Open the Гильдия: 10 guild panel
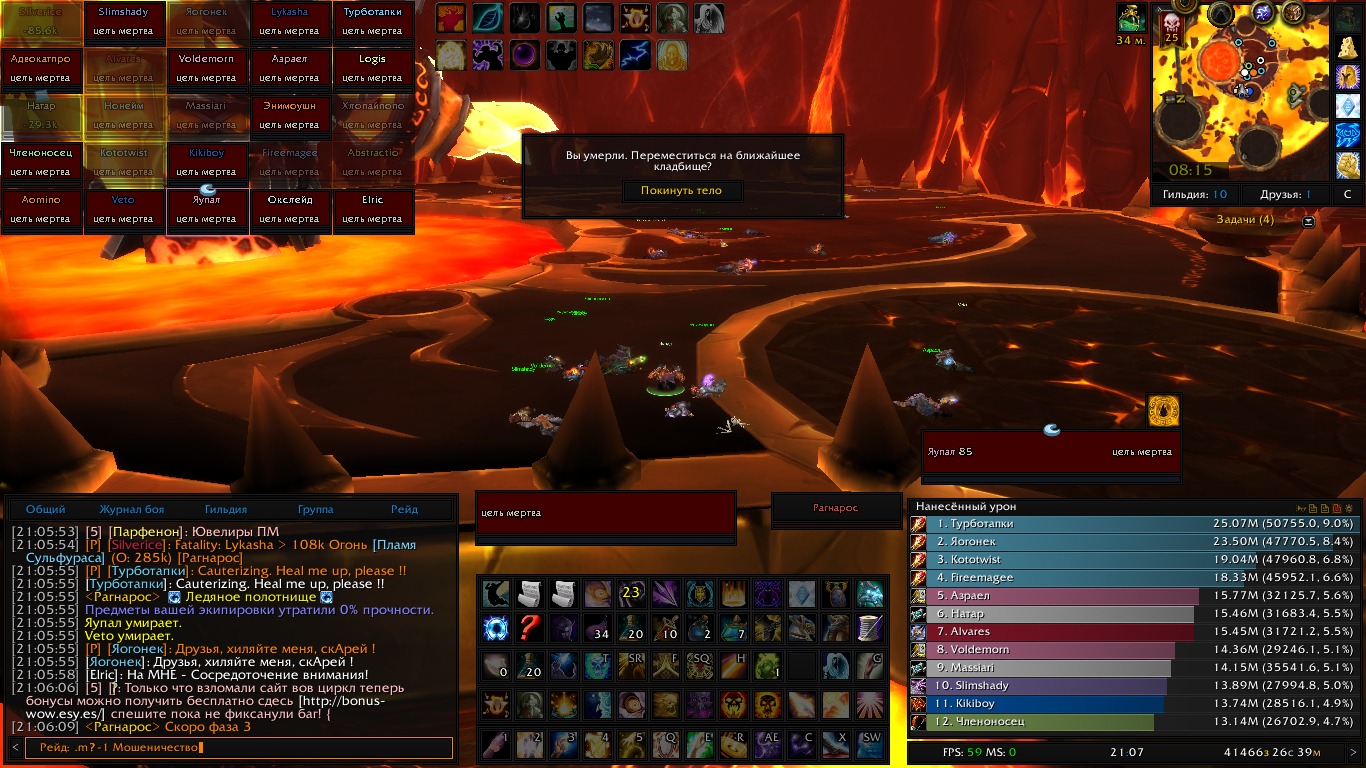The height and width of the screenshot is (768, 1366). point(1195,195)
